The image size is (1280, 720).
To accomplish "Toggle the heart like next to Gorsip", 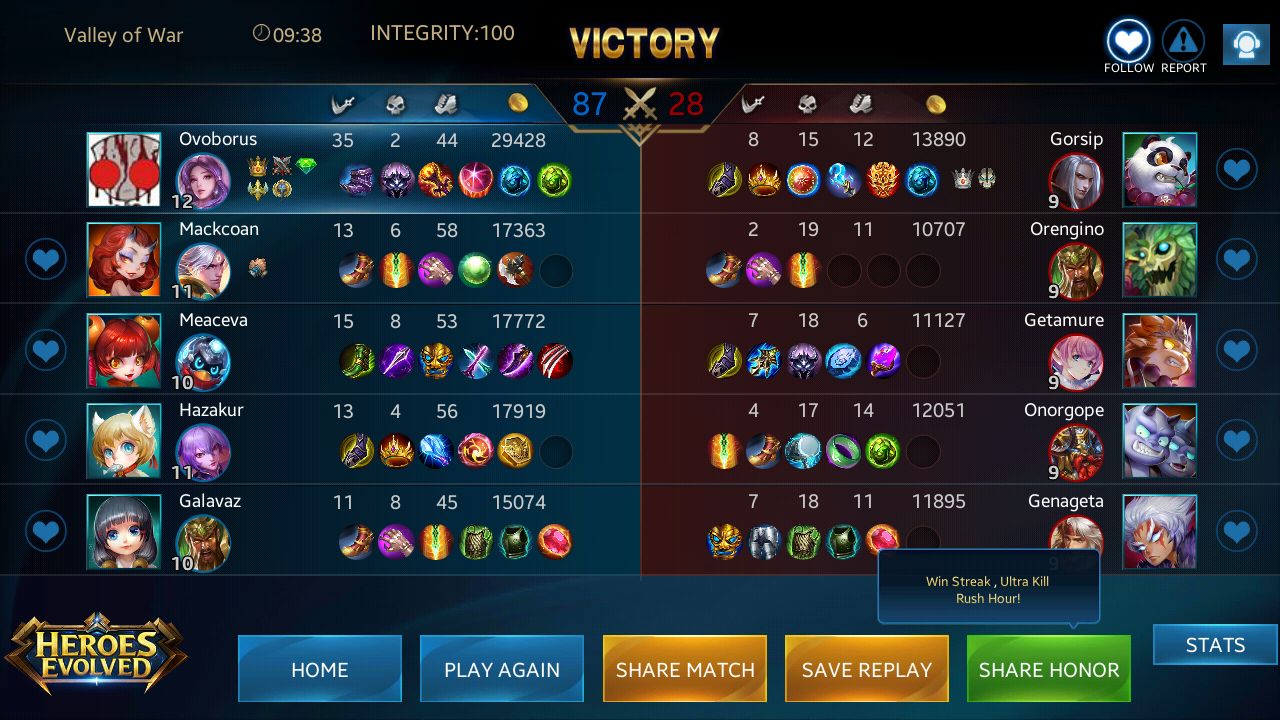I will (1237, 169).
